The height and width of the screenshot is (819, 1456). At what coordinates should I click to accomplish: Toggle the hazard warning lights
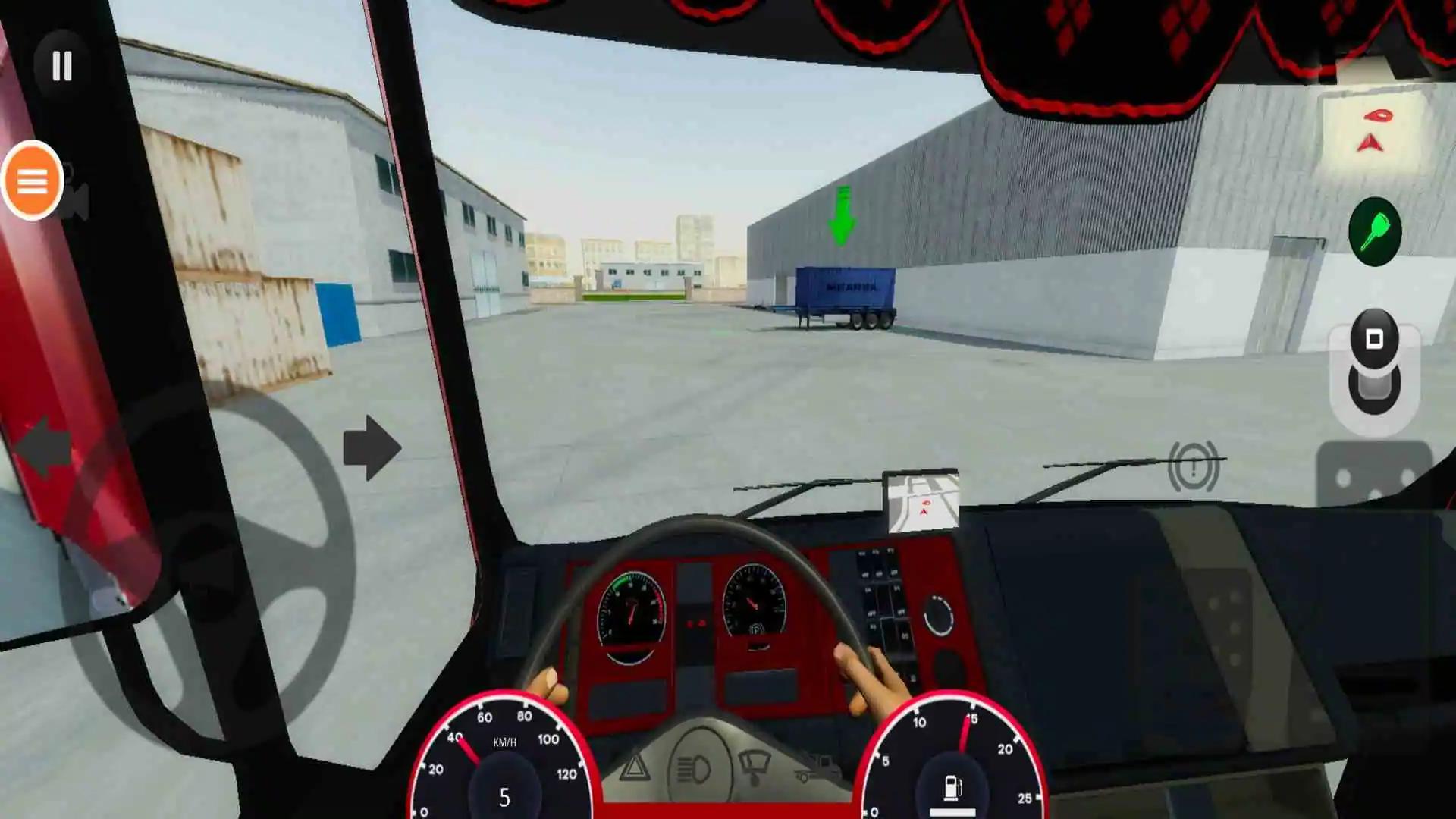click(635, 767)
